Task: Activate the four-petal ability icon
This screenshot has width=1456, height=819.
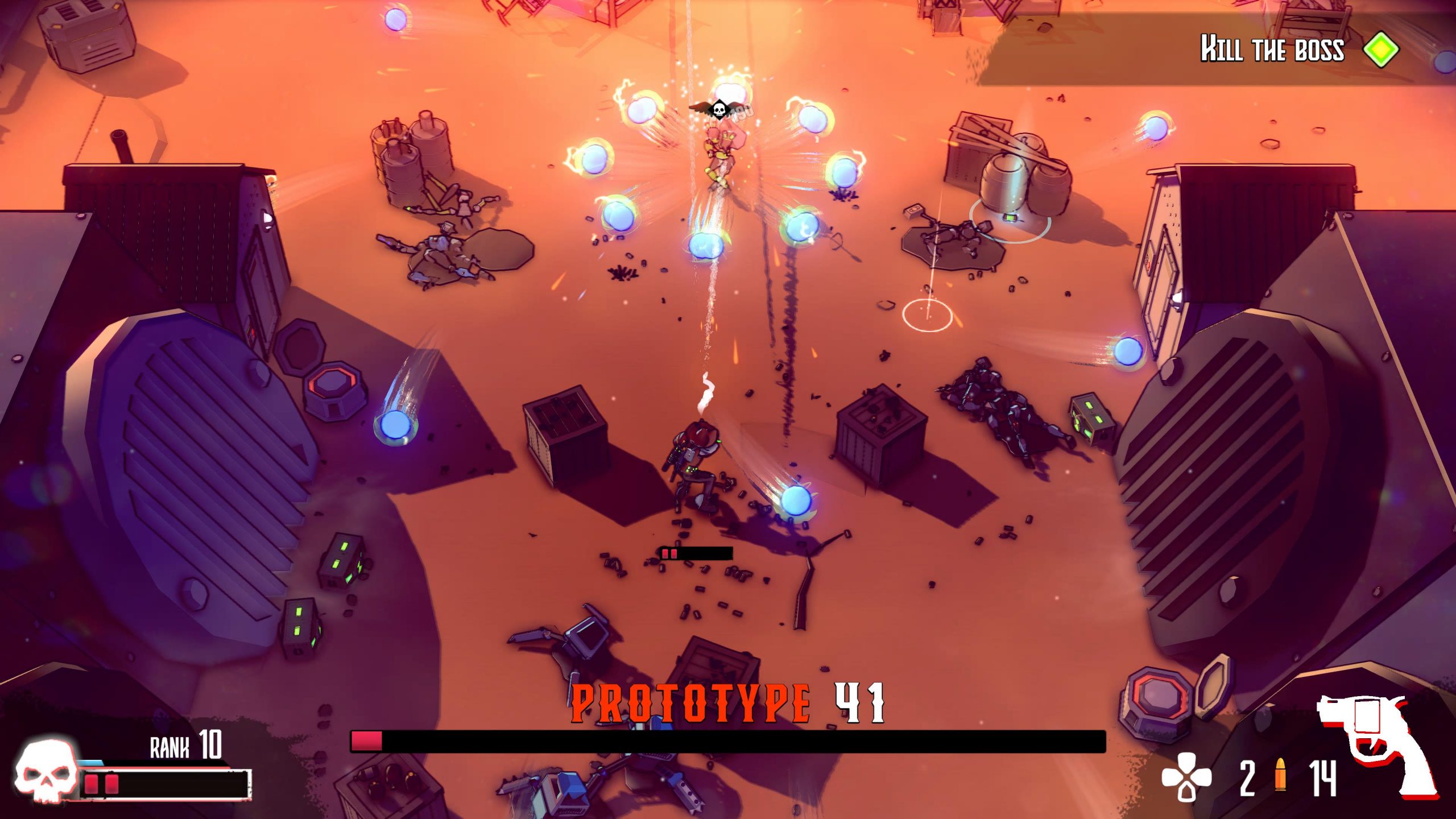Action: [1186, 776]
